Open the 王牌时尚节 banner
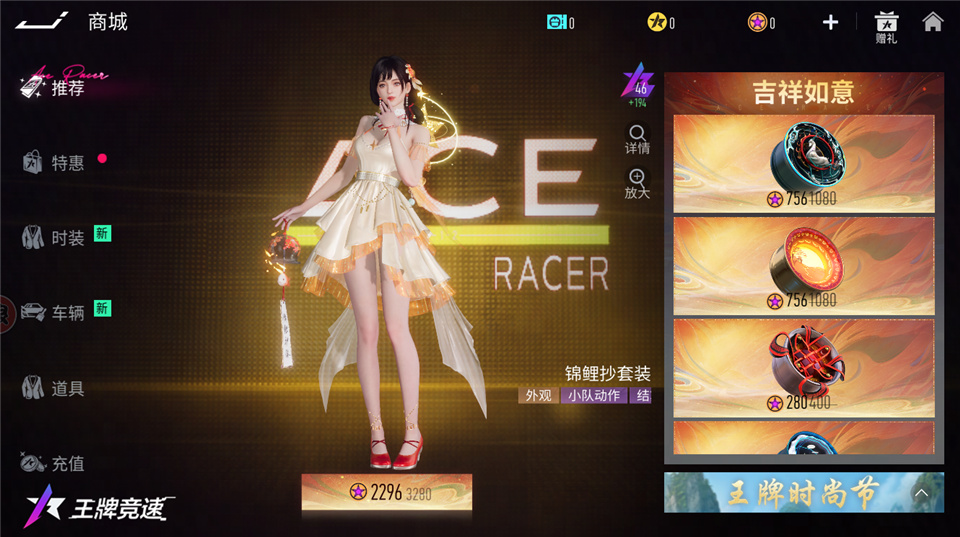 [x=790, y=493]
